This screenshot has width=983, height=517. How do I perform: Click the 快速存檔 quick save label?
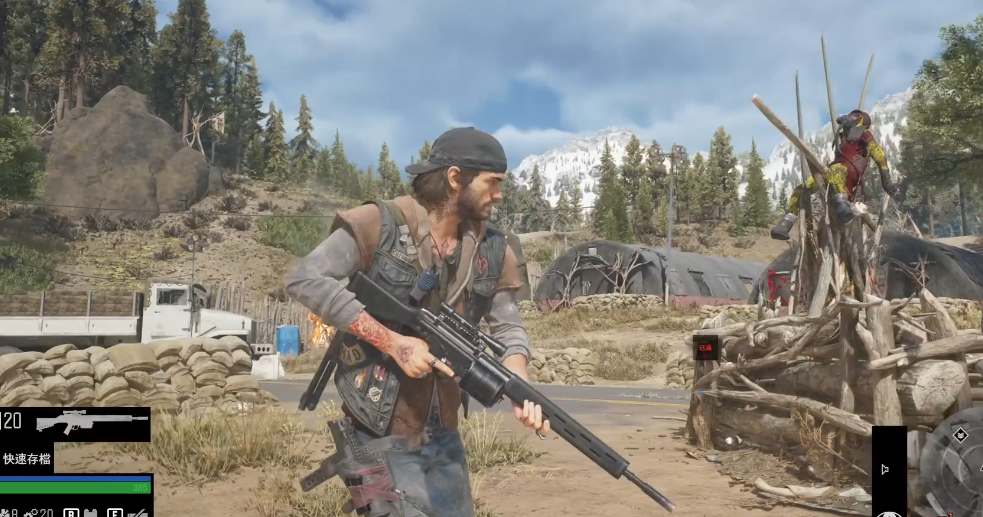(27, 459)
